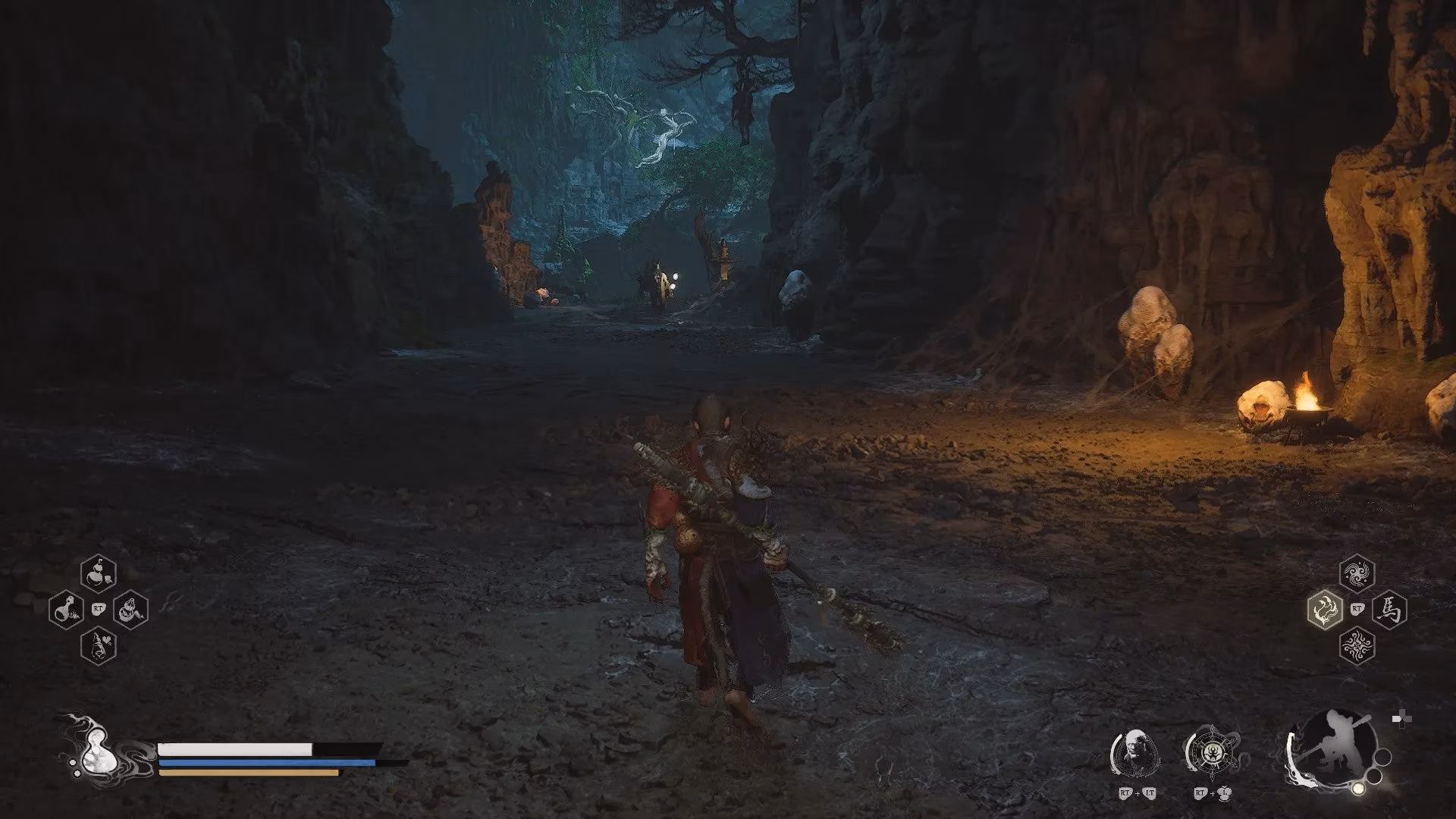Click the spirit summon portrait above RT+LT prompt

coord(1137,752)
